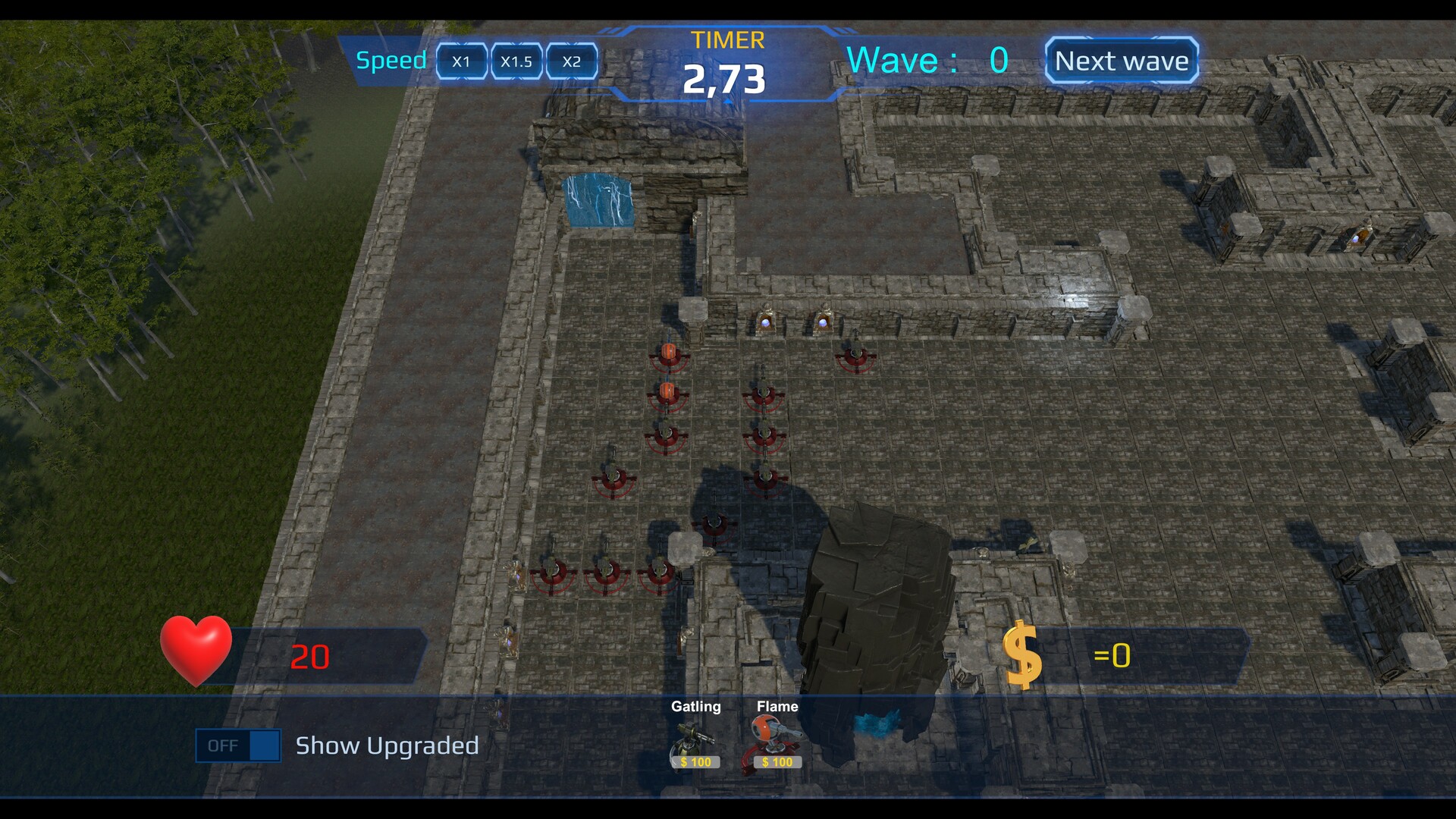Click the blue water spawn tile
The height and width of the screenshot is (819, 1456).
[599, 199]
